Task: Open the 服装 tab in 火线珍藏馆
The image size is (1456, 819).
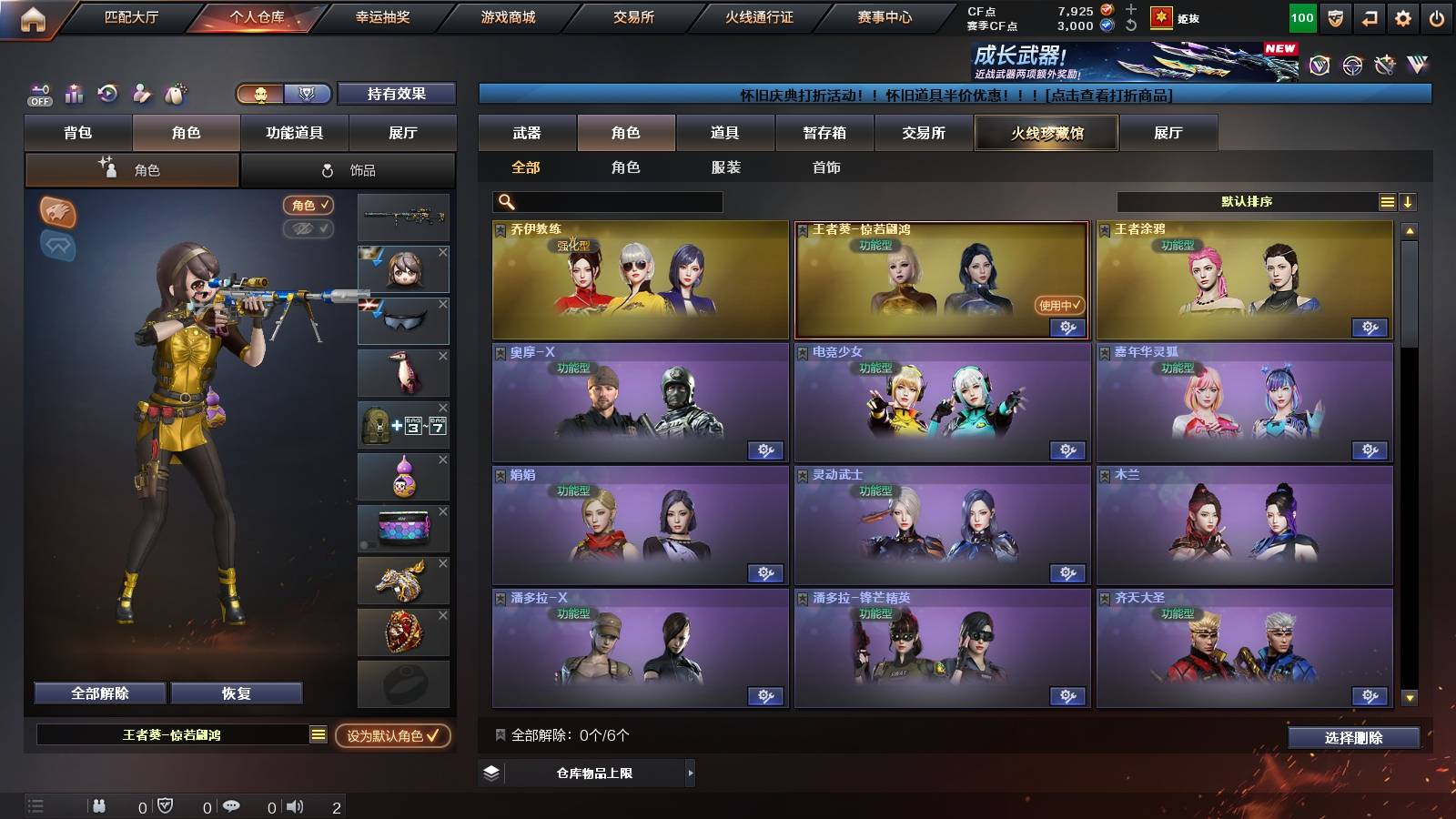Action: [726, 167]
